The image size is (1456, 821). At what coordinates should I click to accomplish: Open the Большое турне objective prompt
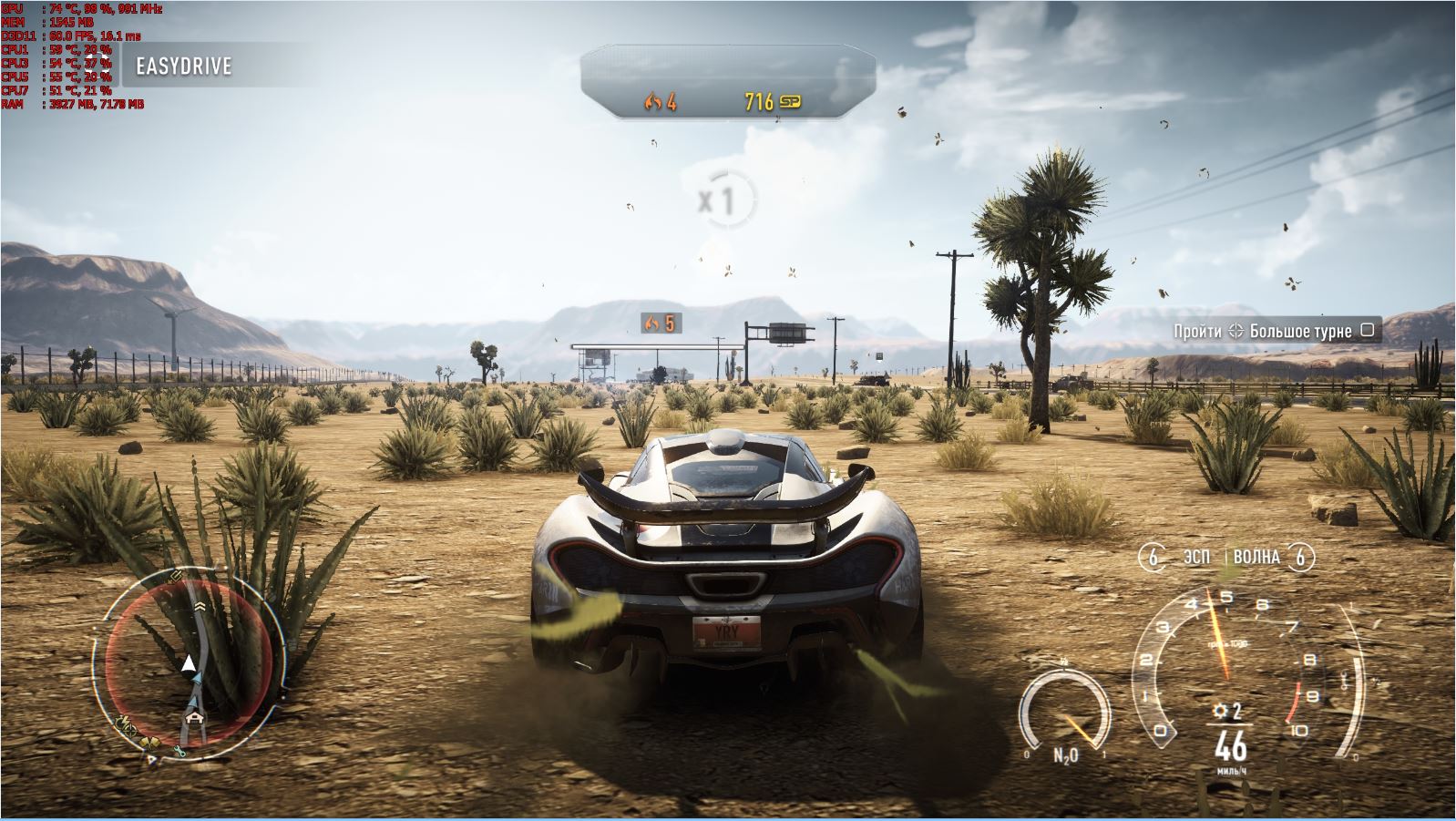[x=1276, y=331]
